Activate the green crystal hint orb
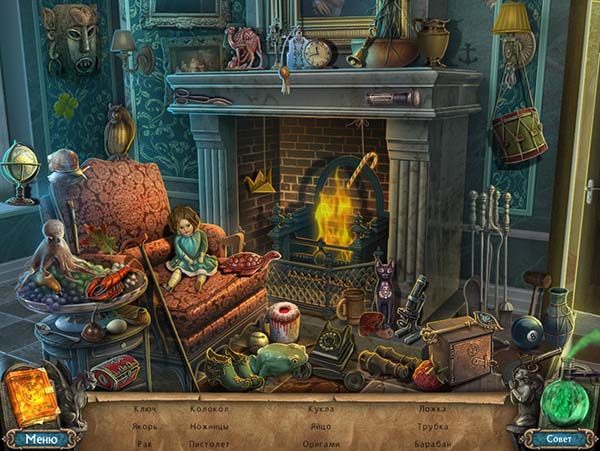This screenshot has height=451, width=600. pos(566,397)
